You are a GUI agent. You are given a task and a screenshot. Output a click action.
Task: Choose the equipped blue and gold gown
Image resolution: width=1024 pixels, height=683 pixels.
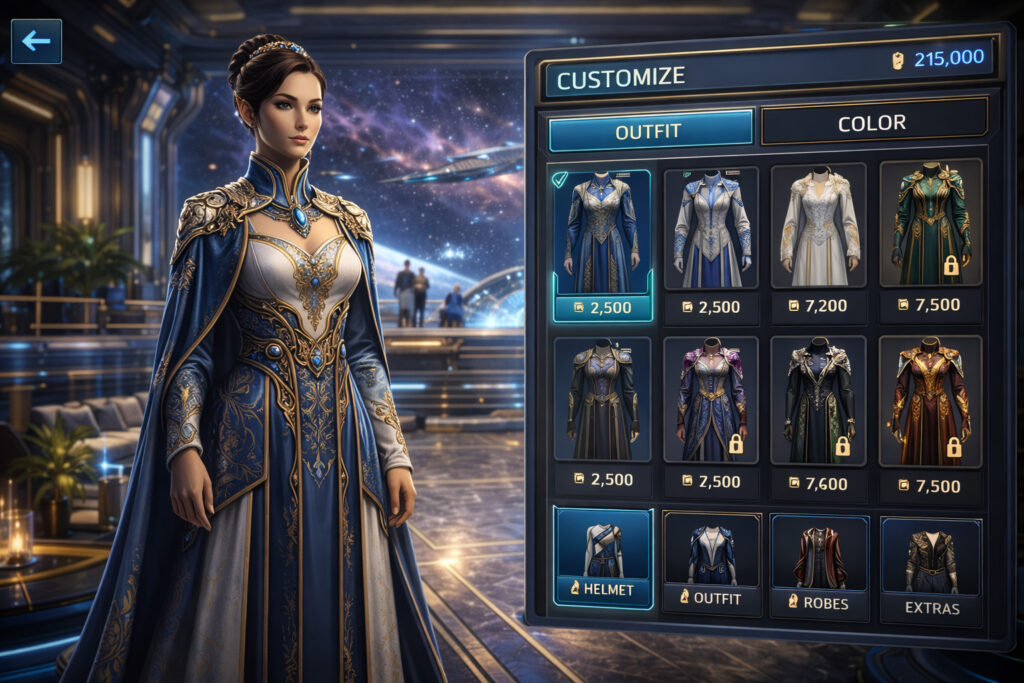[x=601, y=232]
